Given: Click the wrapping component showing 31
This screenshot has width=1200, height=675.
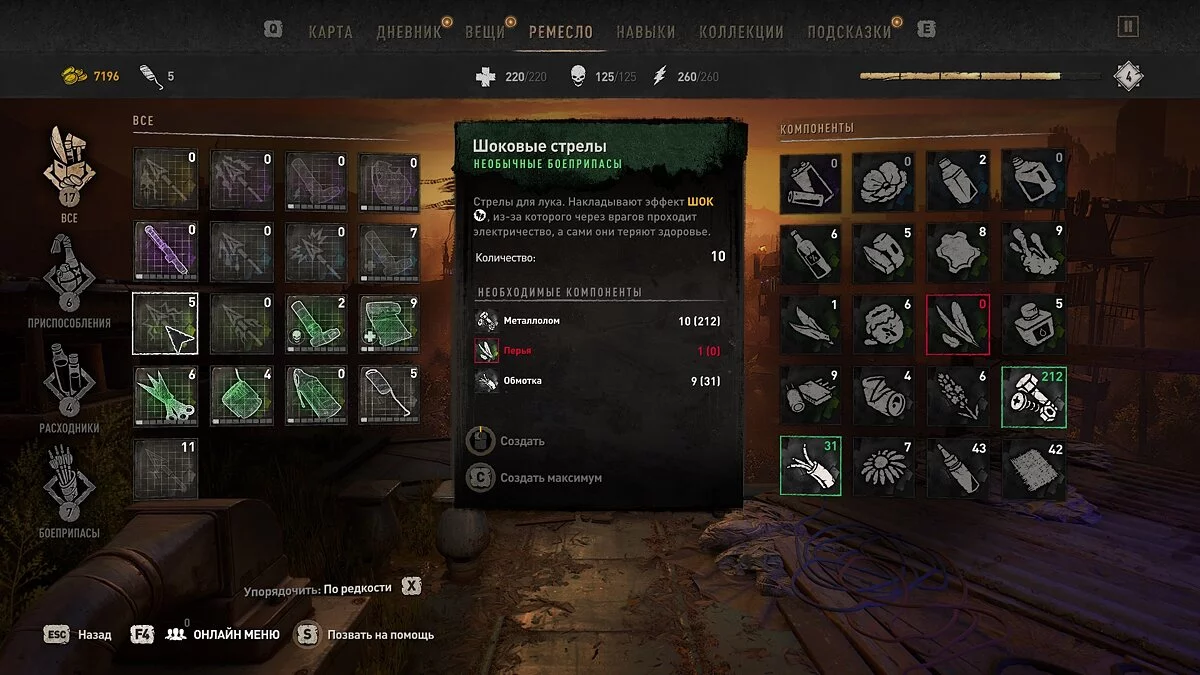Looking at the screenshot, I should [811, 466].
